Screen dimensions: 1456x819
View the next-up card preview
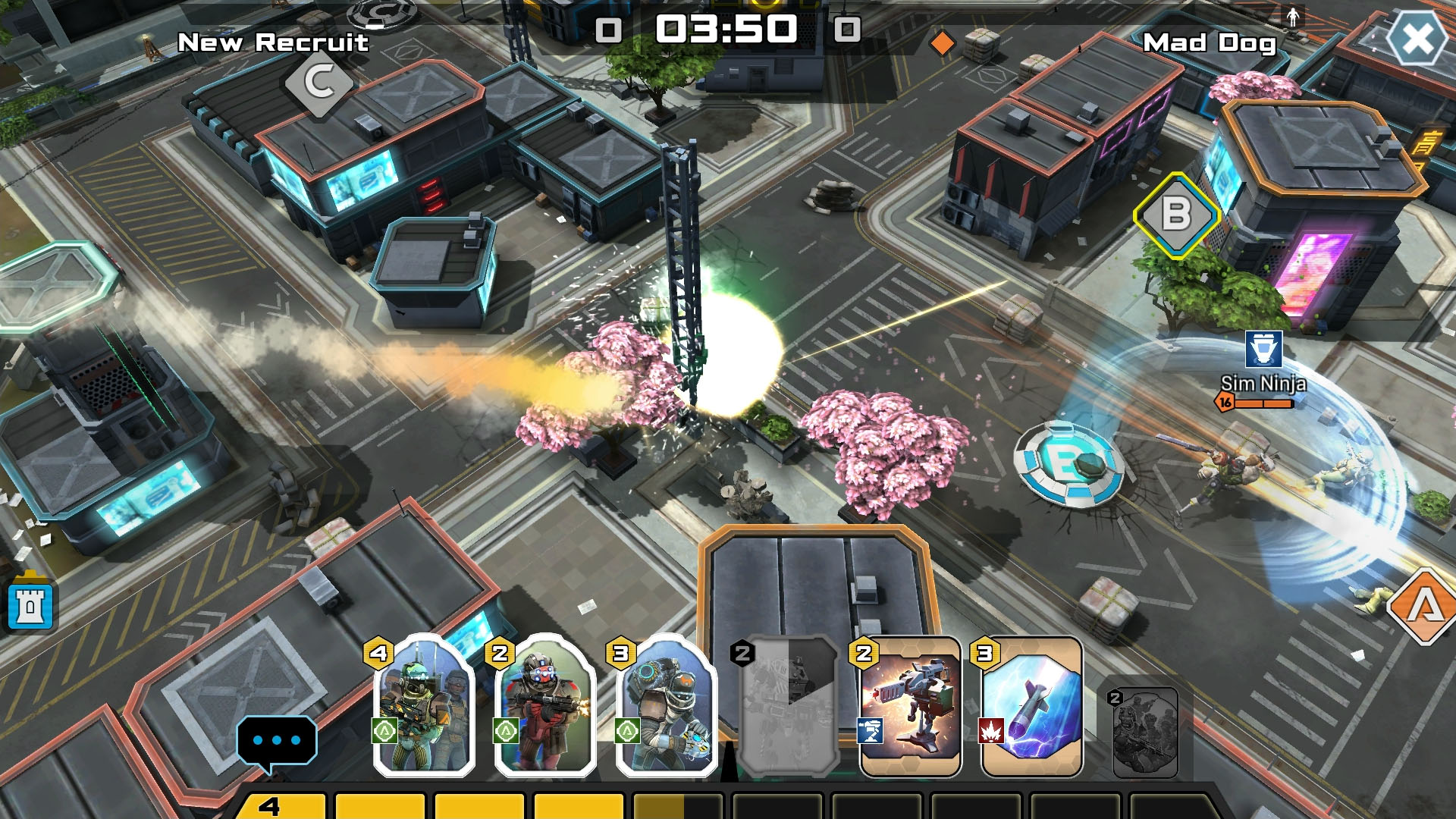coord(1145,733)
